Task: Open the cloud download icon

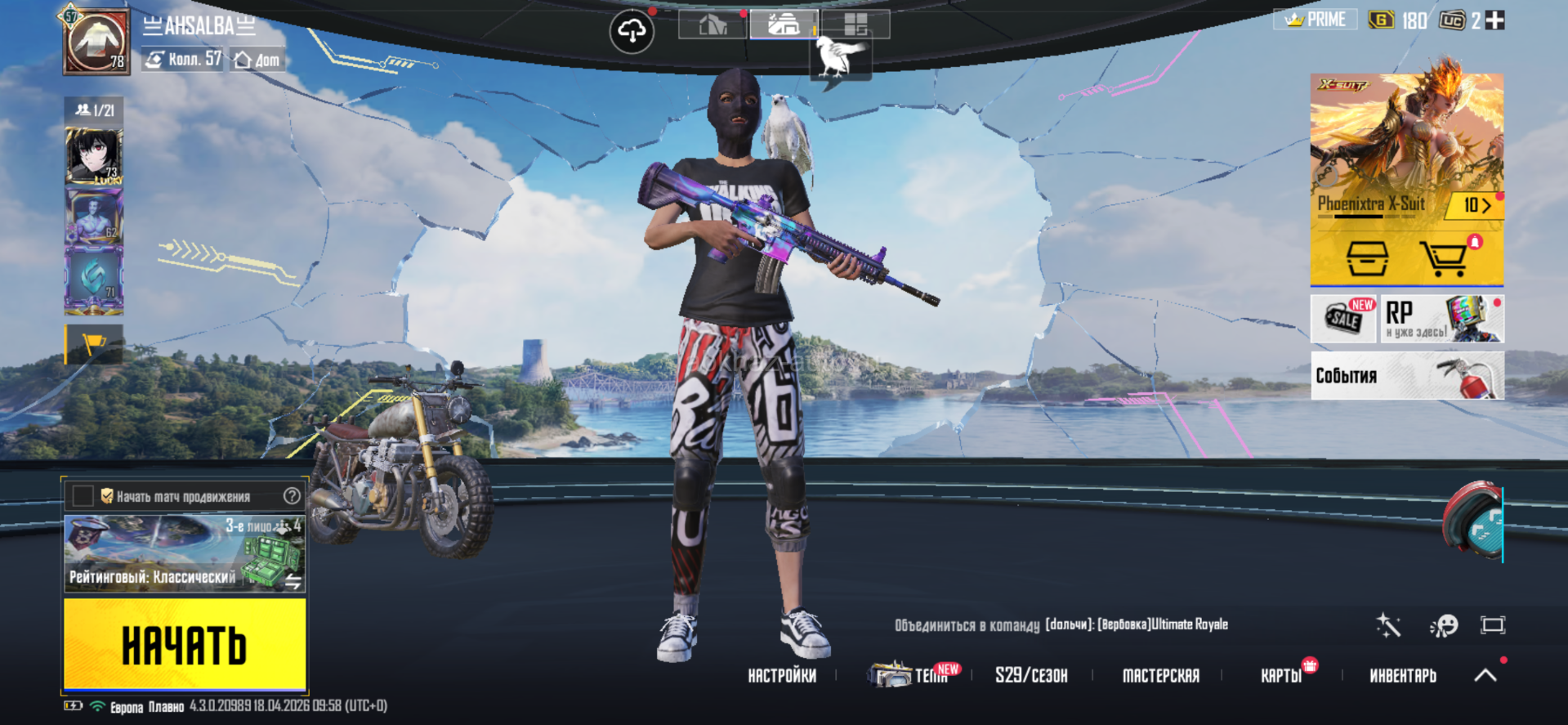Action: tap(632, 32)
